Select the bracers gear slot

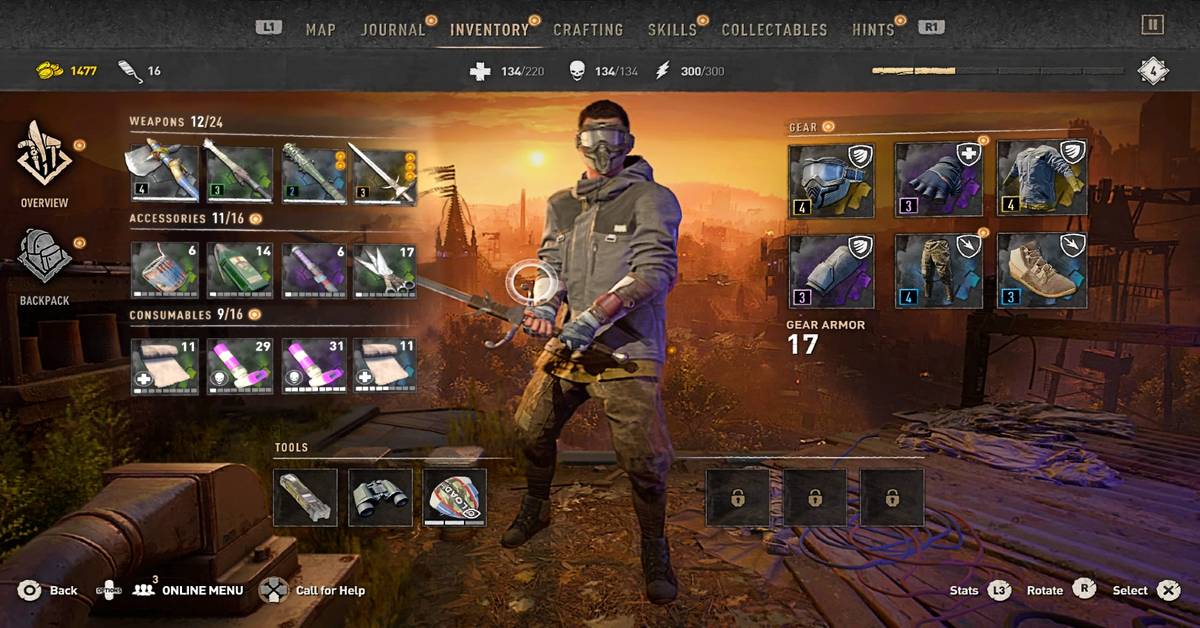830,271
